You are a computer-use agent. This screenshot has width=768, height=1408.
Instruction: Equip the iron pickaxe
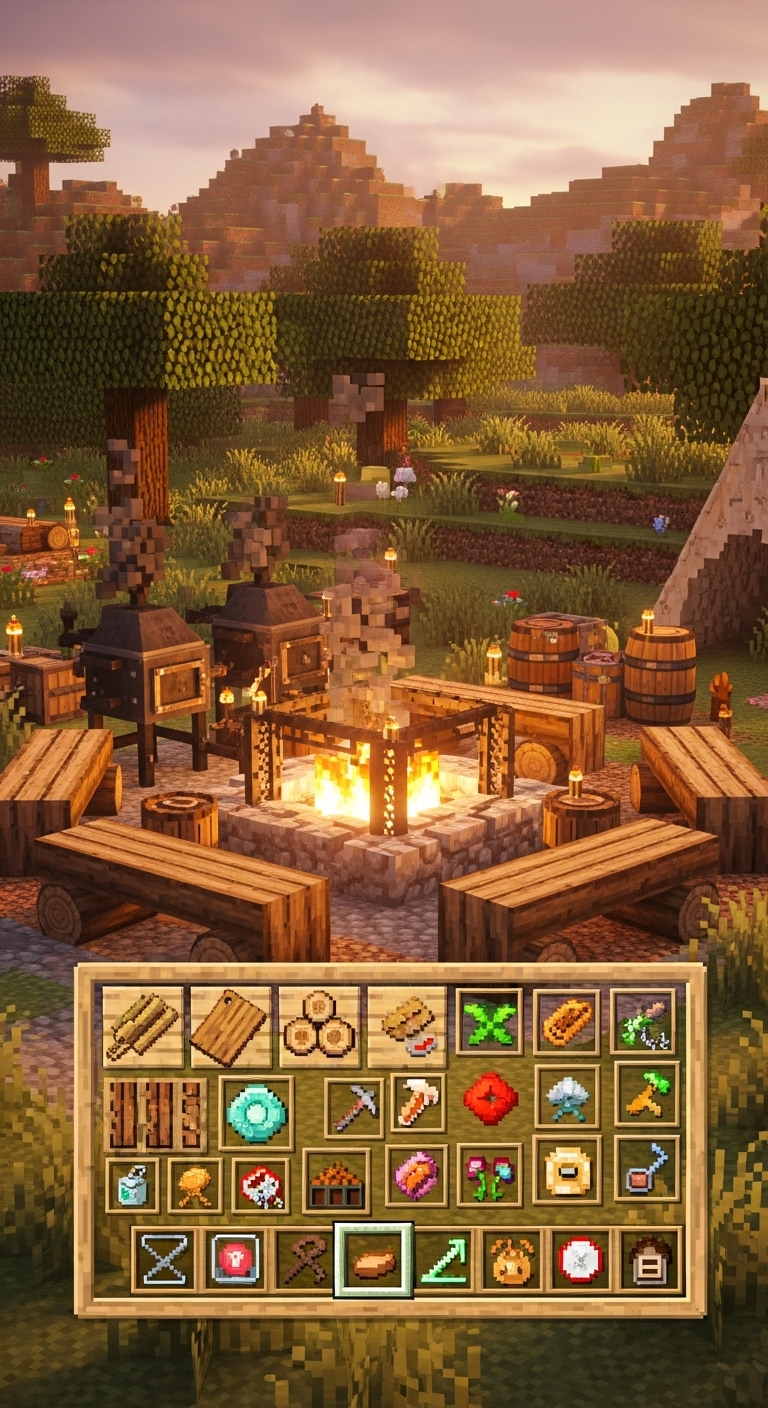pyautogui.click(x=353, y=1108)
